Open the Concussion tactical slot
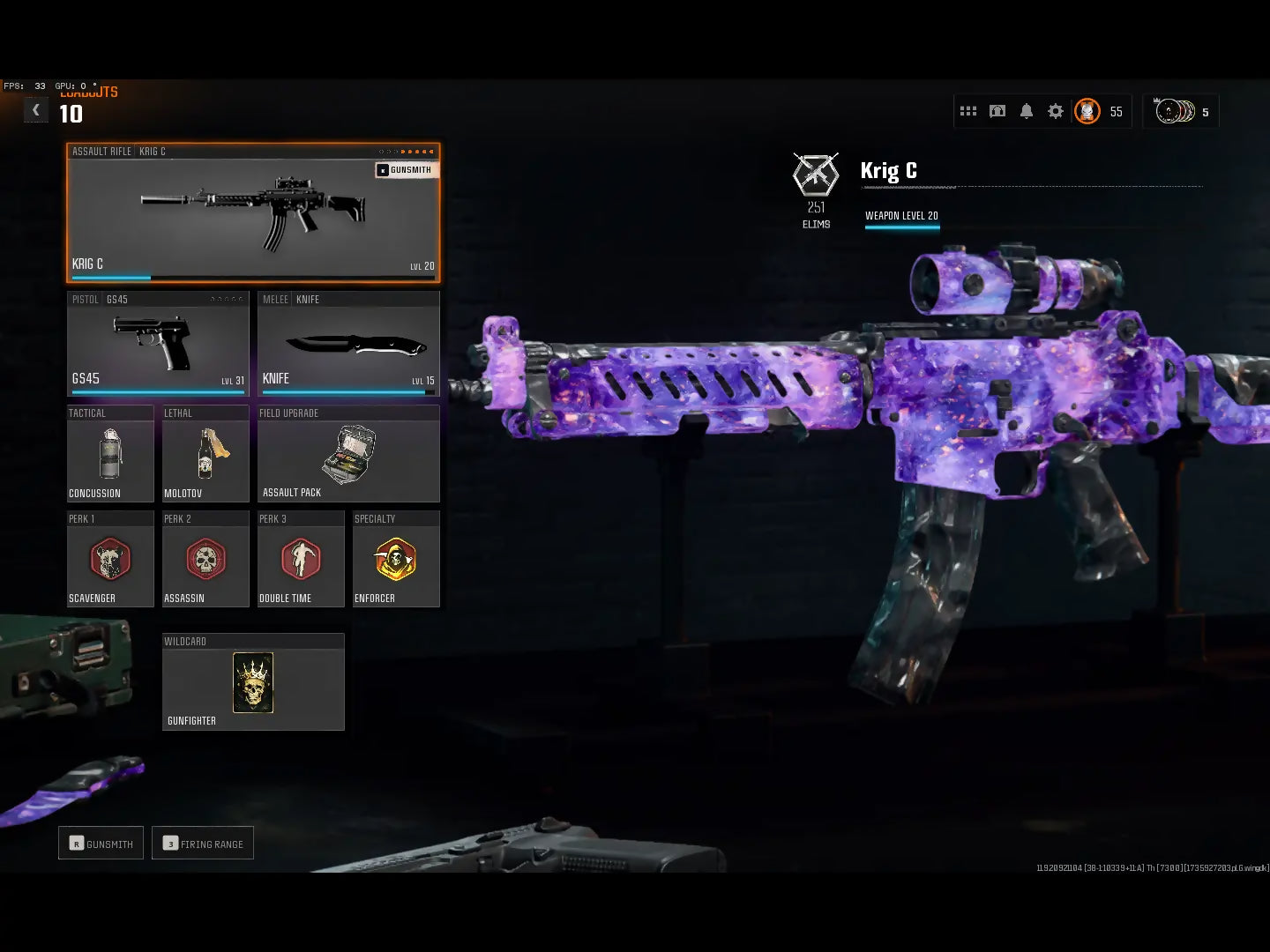 110,454
